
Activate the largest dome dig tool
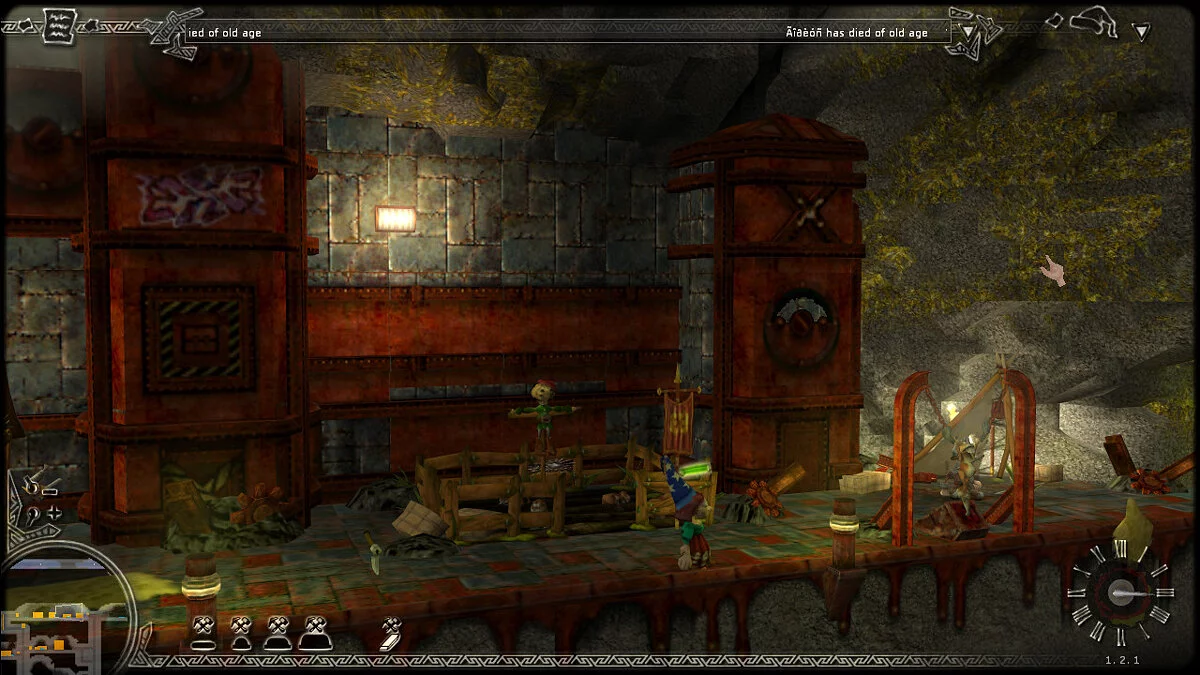tap(314, 632)
